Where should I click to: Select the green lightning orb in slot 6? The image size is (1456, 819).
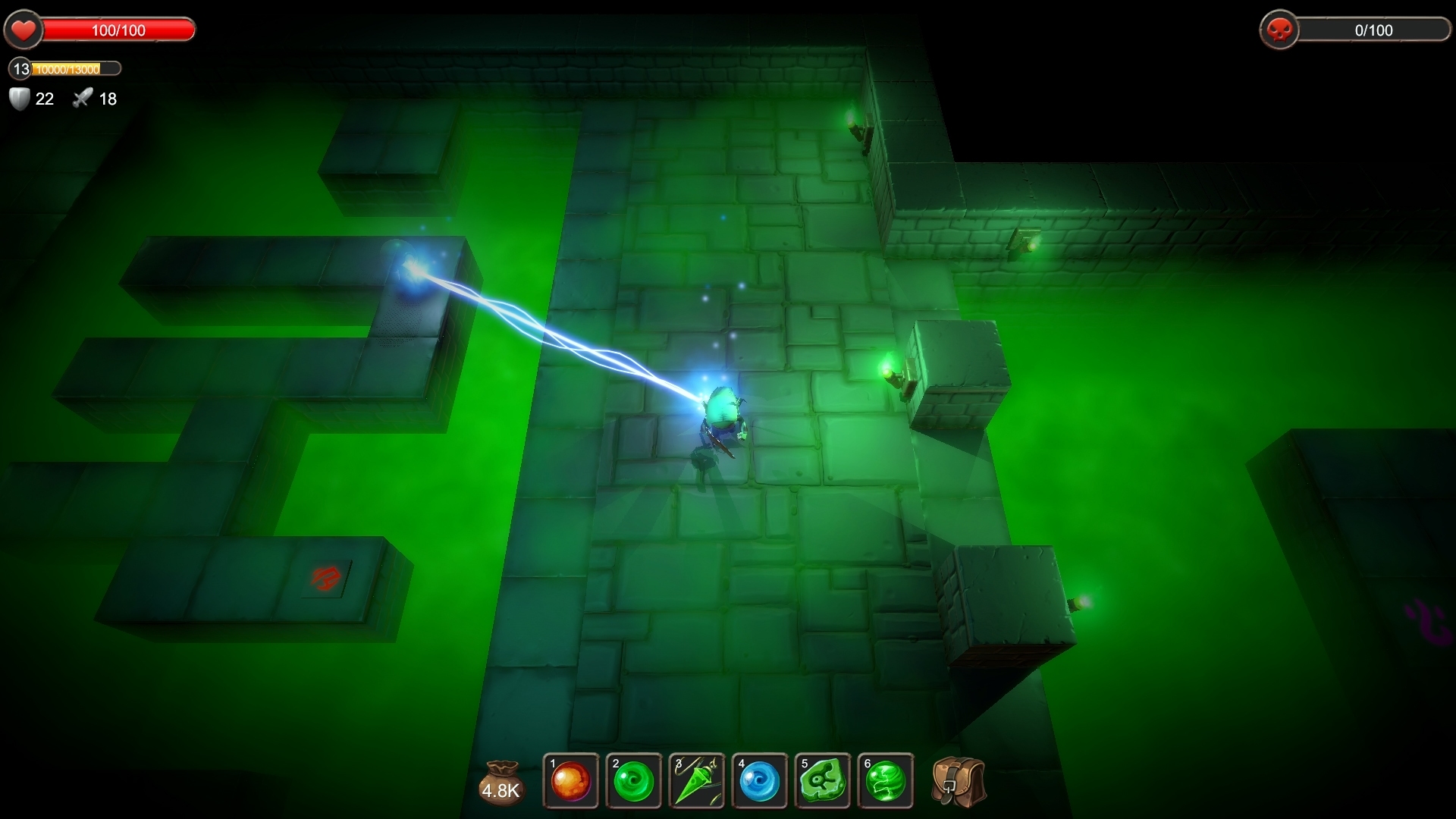click(x=887, y=780)
